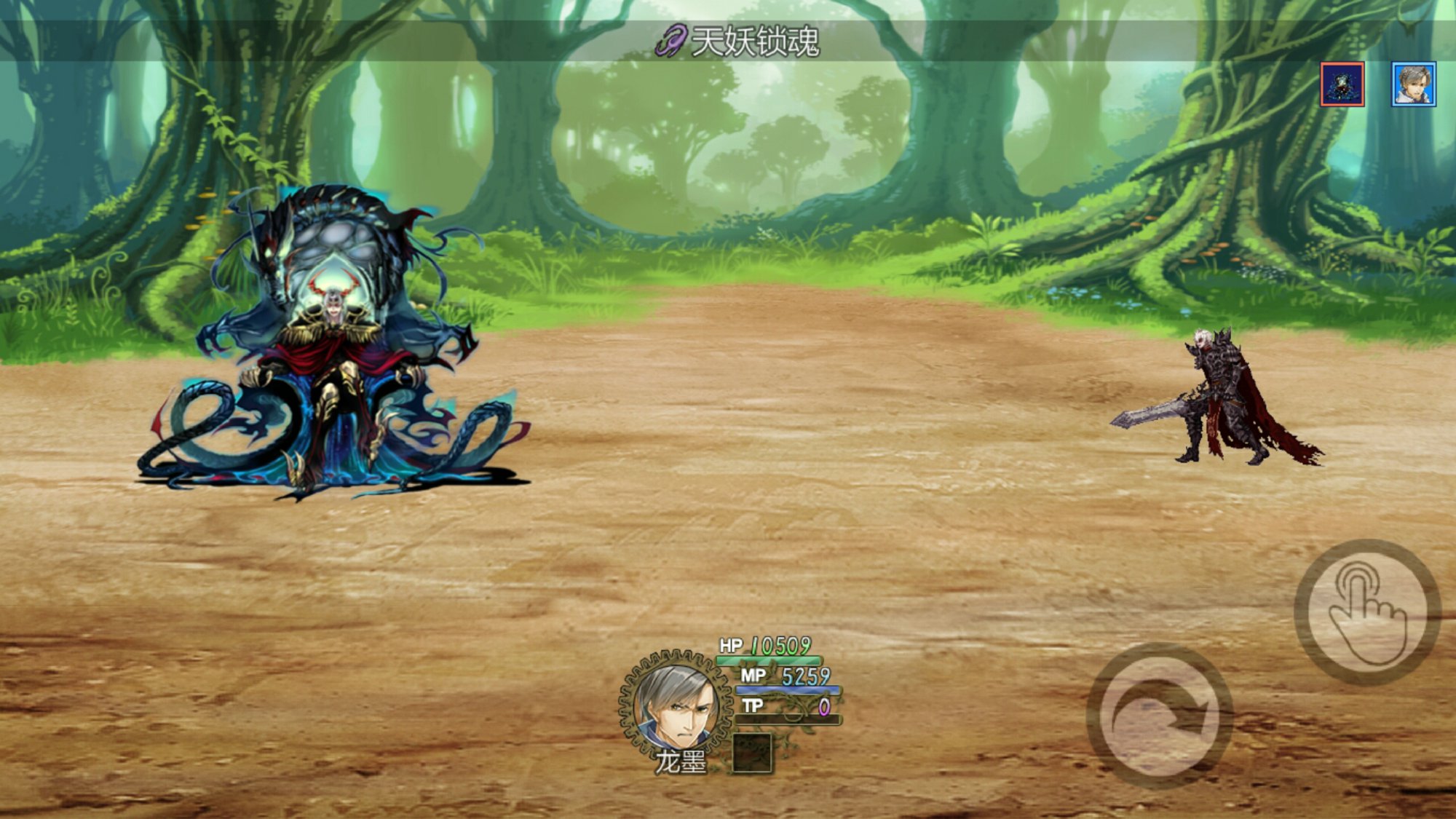Choose Long Mo's character portrait

point(675,704)
